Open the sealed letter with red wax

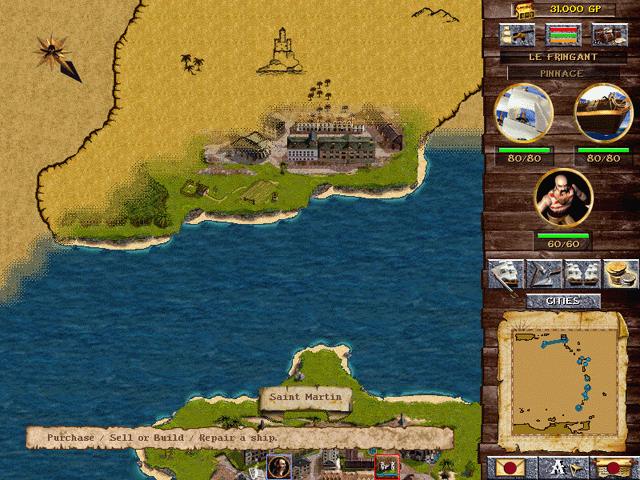click(x=508, y=466)
